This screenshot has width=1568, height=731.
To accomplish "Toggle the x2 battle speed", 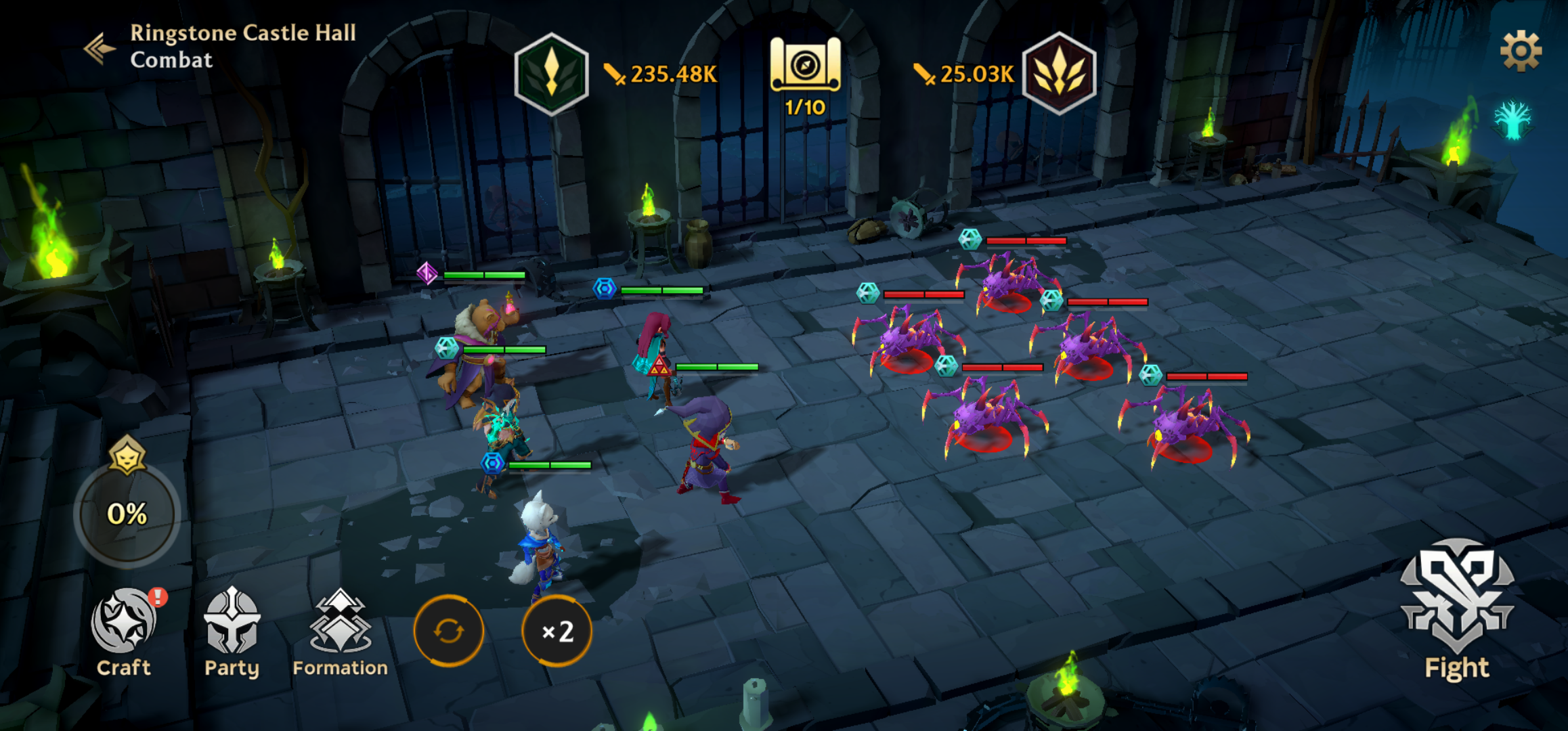I will click(x=557, y=631).
